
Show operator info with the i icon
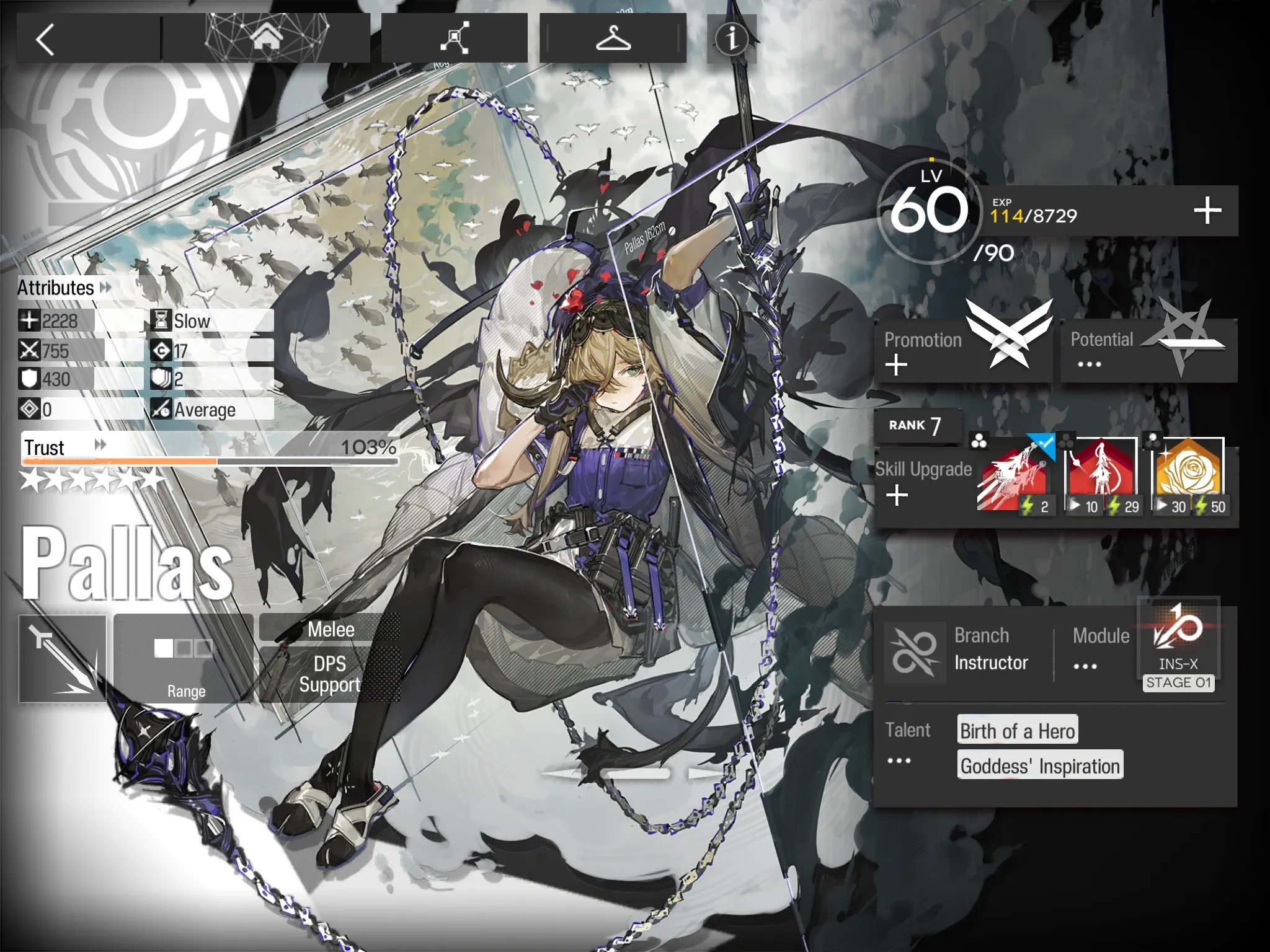pyautogui.click(x=732, y=38)
